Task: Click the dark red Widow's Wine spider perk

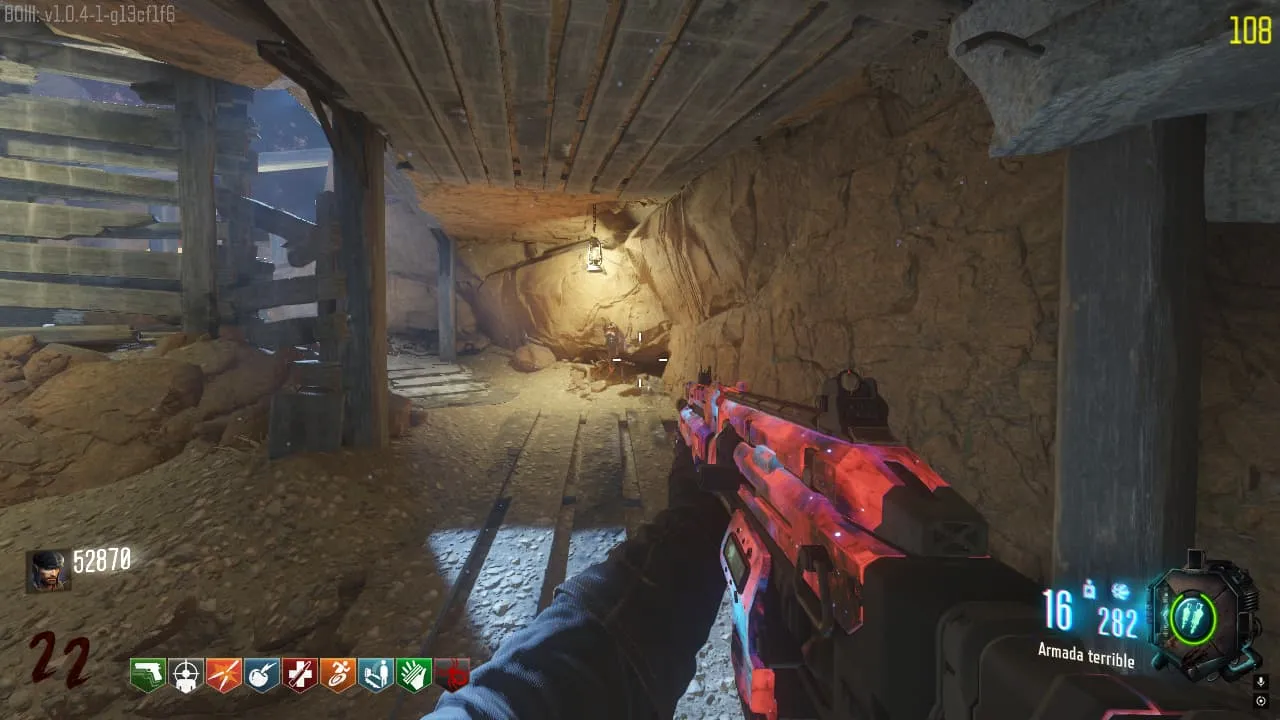Action: [452, 675]
